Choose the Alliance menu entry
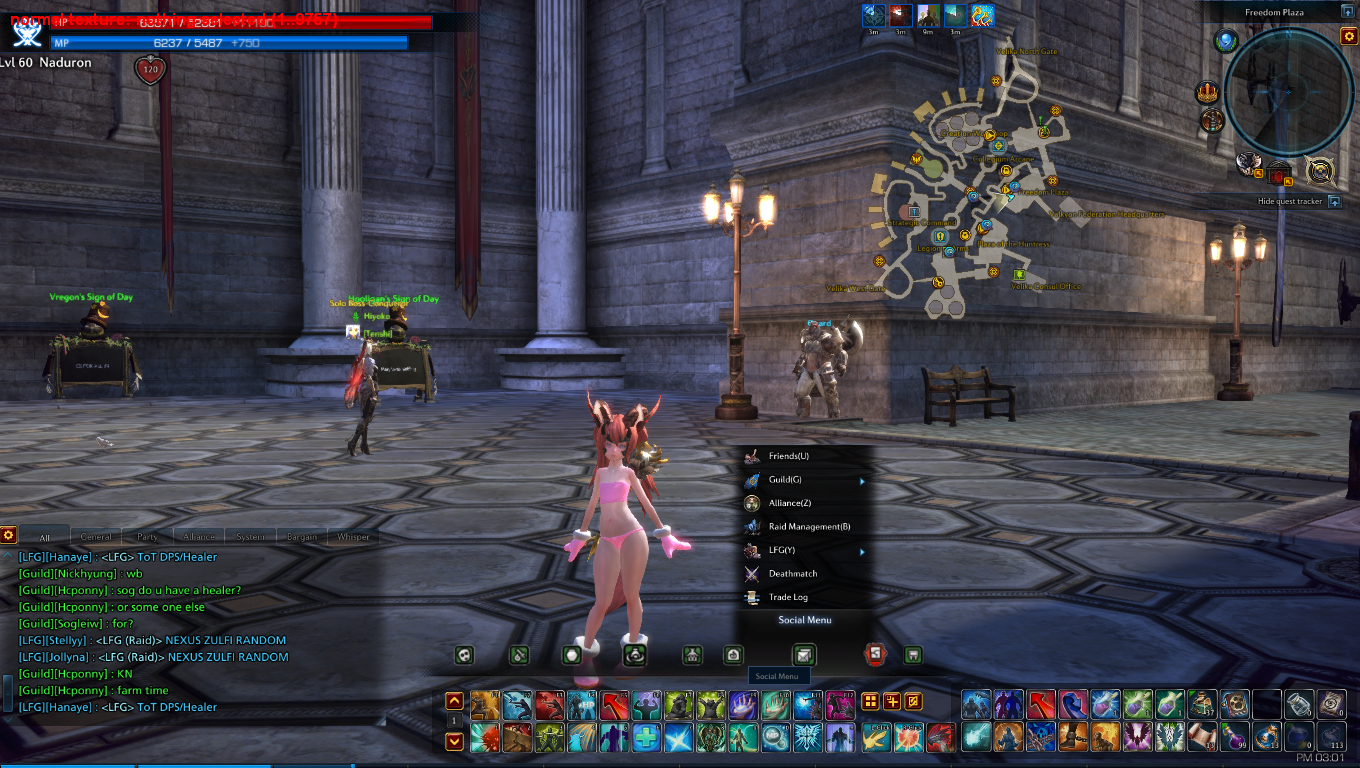 point(789,503)
